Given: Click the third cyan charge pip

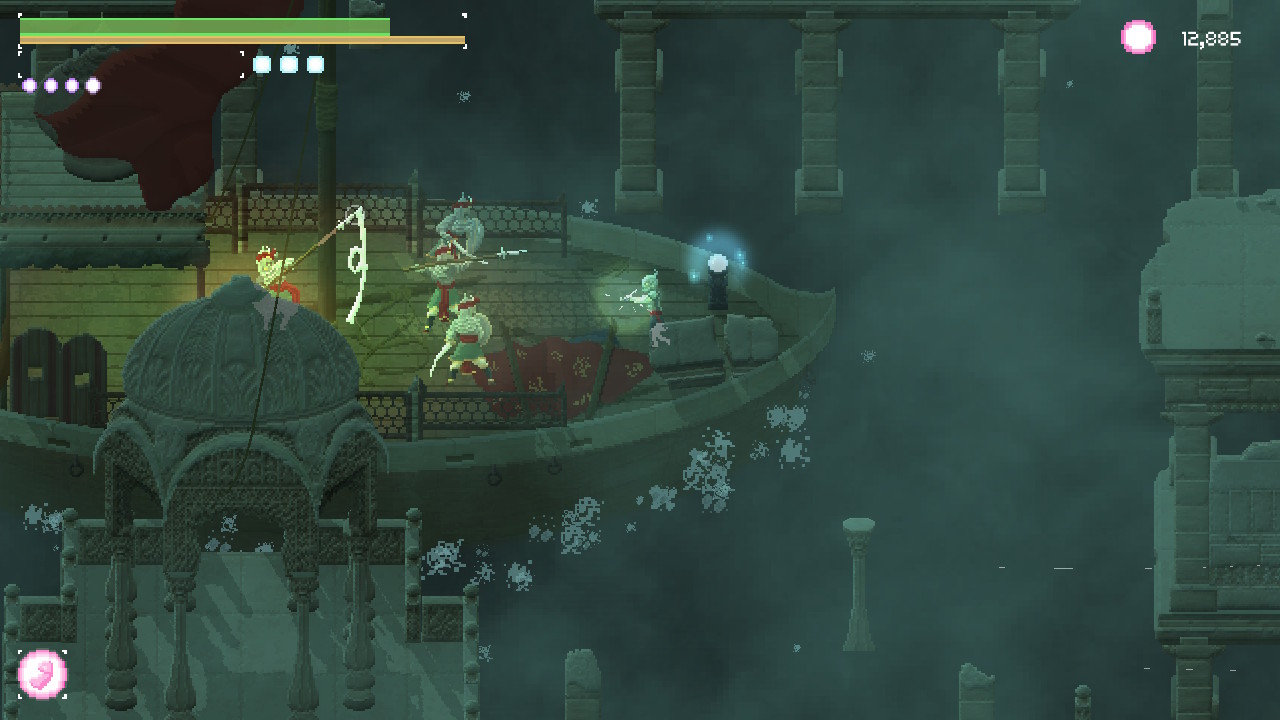Looking at the screenshot, I should click(316, 63).
